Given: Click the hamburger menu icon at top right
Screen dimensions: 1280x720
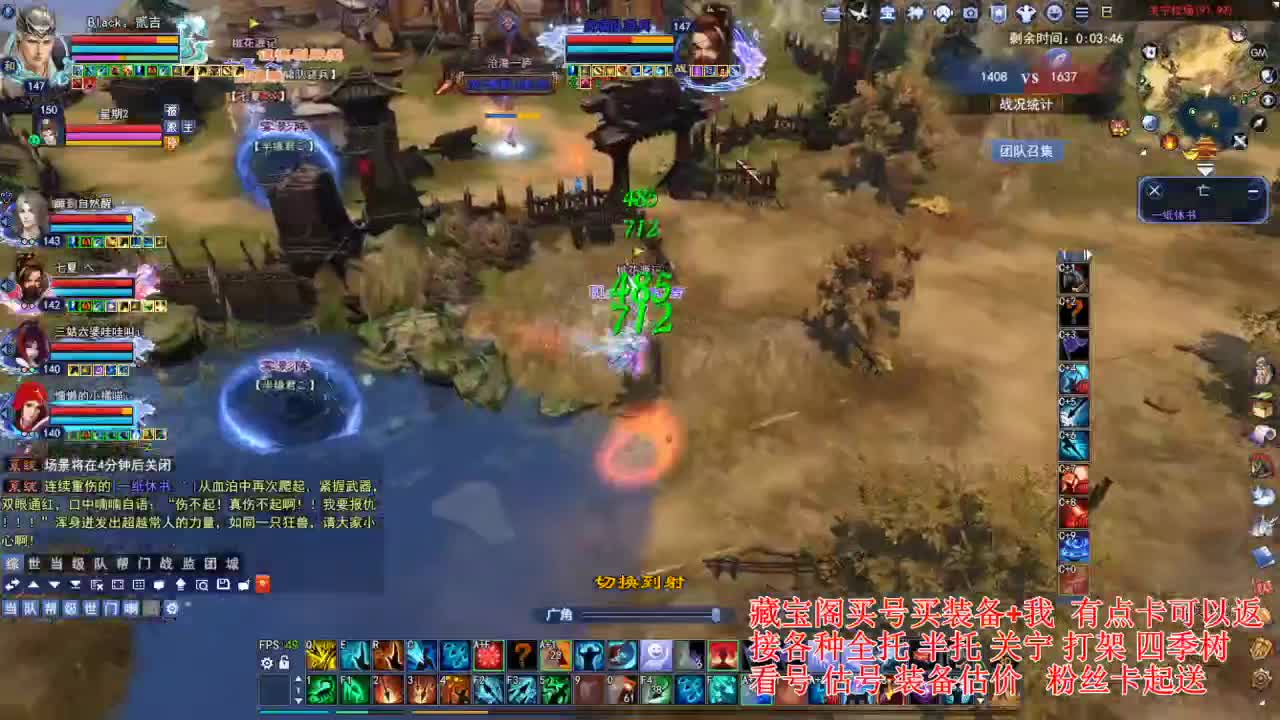Looking at the screenshot, I should click(x=1081, y=14).
